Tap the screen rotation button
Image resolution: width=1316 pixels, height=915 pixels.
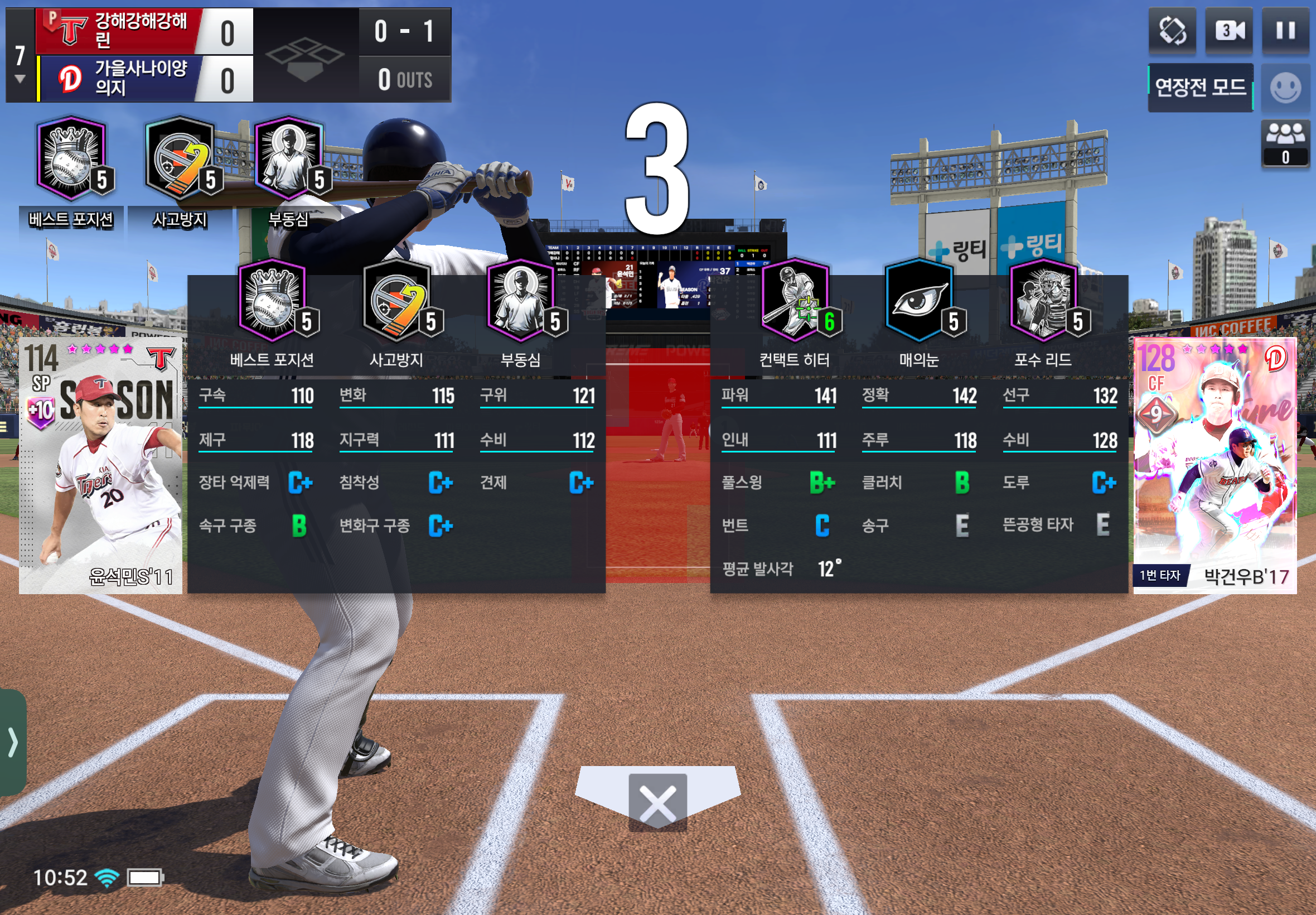click(1172, 31)
